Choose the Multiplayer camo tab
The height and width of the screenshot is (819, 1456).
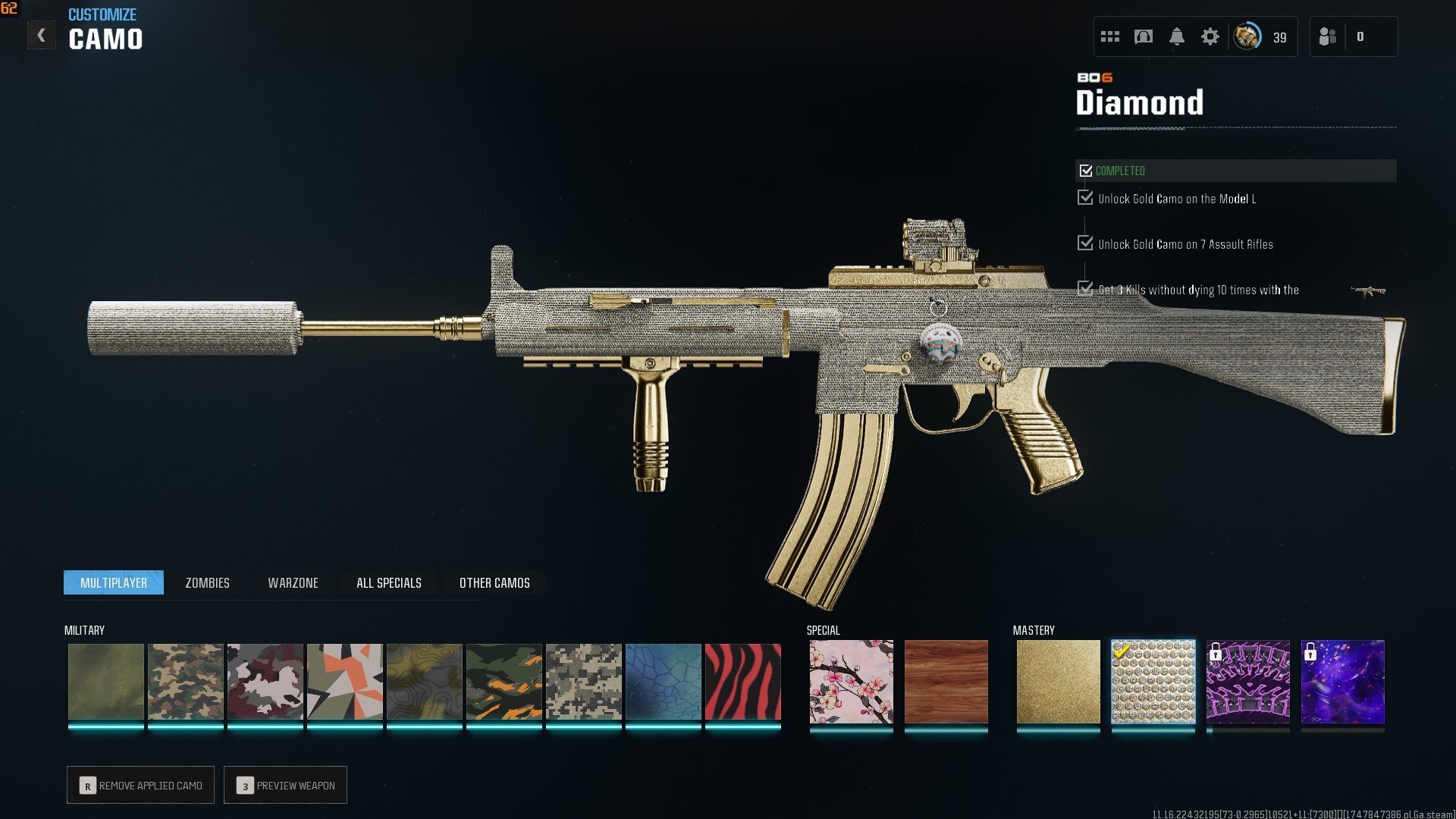click(114, 582)
